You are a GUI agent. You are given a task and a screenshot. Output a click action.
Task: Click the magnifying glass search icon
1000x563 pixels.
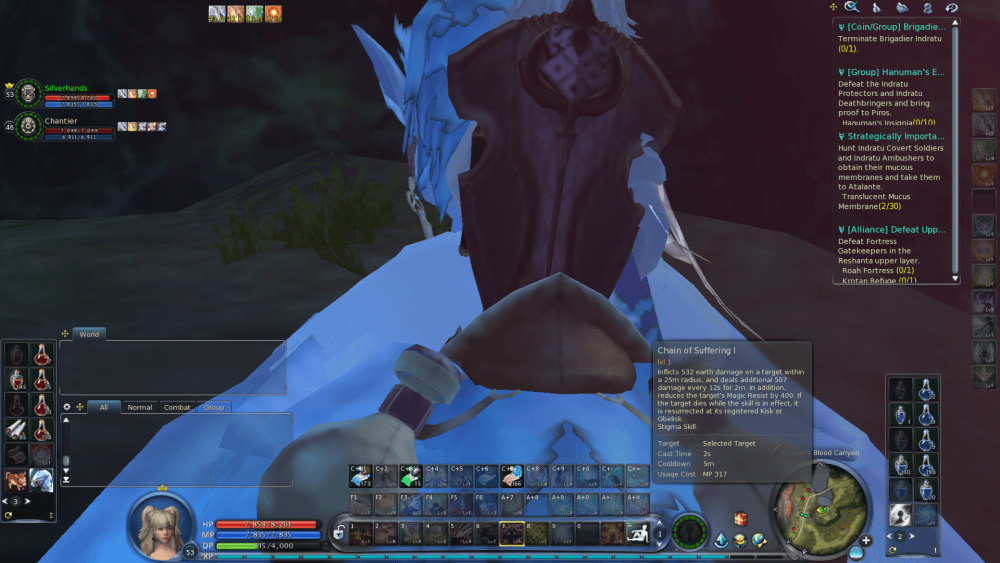[851, 8]
